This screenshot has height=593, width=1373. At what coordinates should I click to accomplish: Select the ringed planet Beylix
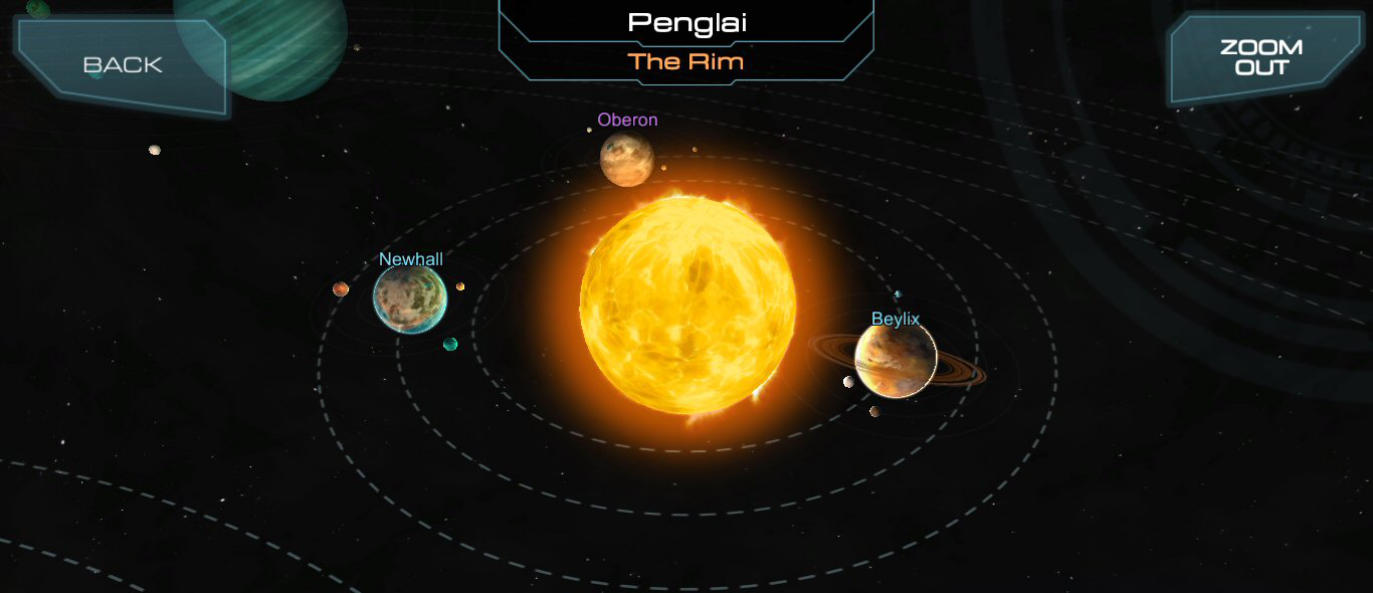pos(895,360)
